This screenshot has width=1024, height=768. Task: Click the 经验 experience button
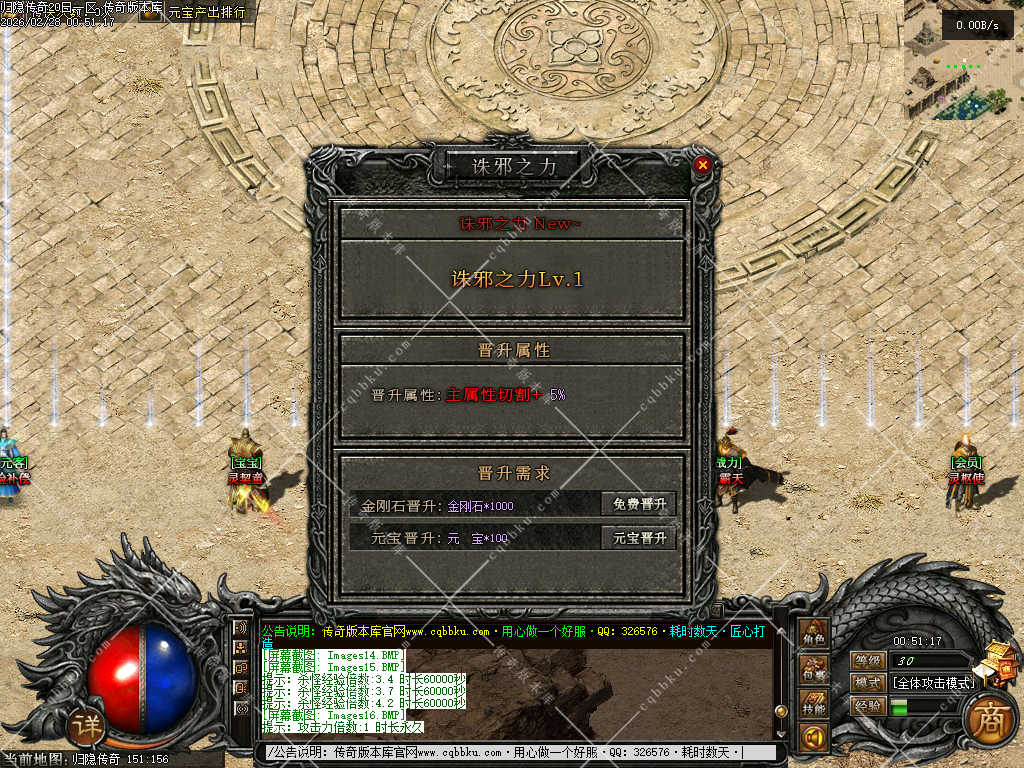click(867, 706)
